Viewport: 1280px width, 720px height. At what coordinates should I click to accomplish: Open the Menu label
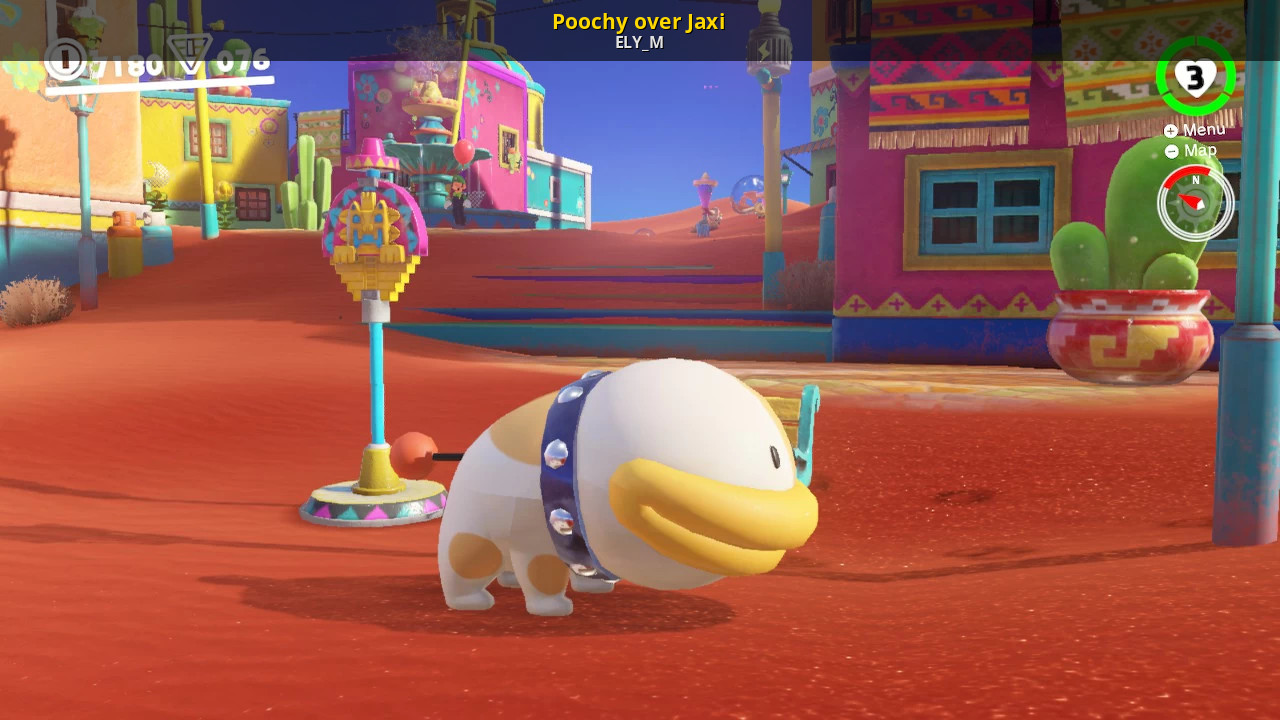[x=1195, y=130]
